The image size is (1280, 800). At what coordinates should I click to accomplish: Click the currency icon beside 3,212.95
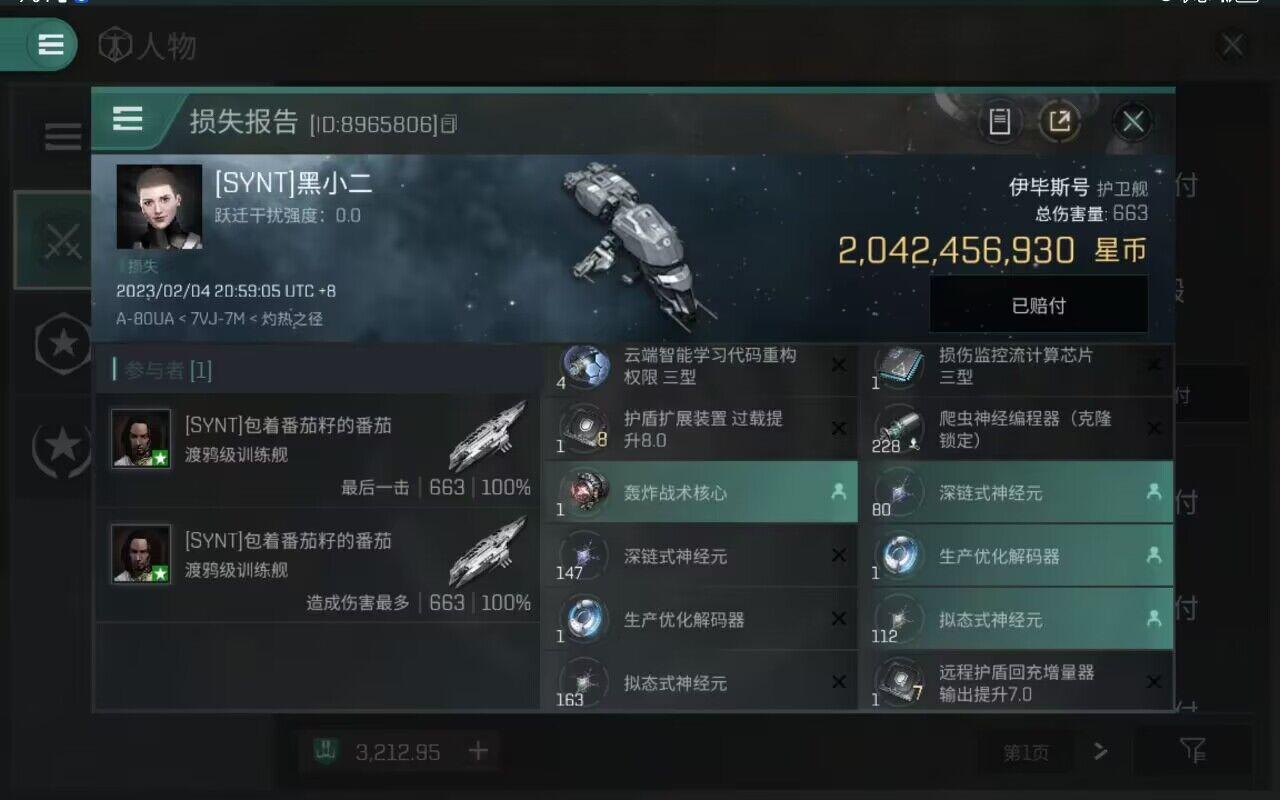point(325,752)
